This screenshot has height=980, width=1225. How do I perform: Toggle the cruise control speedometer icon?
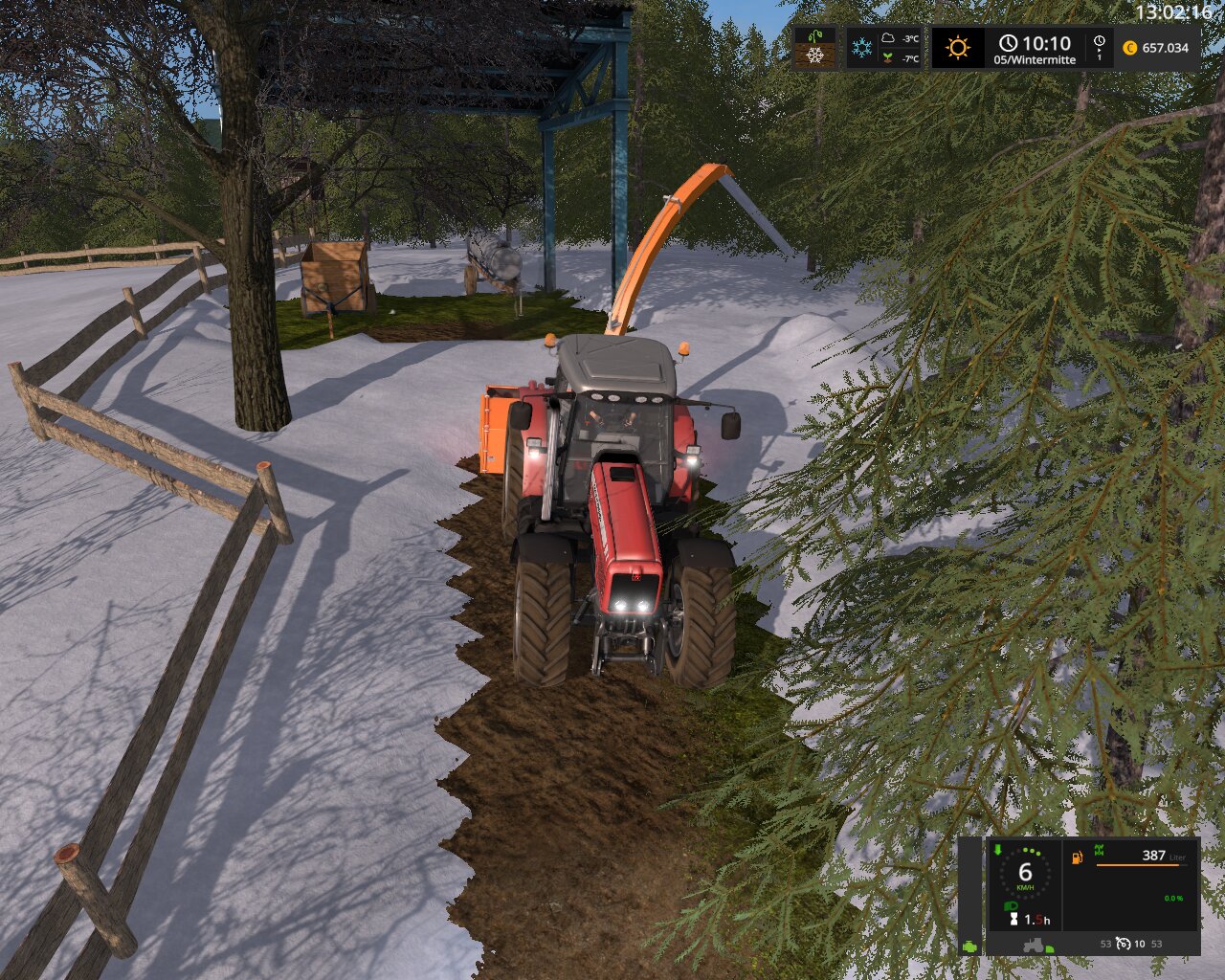coord(1125,944)
